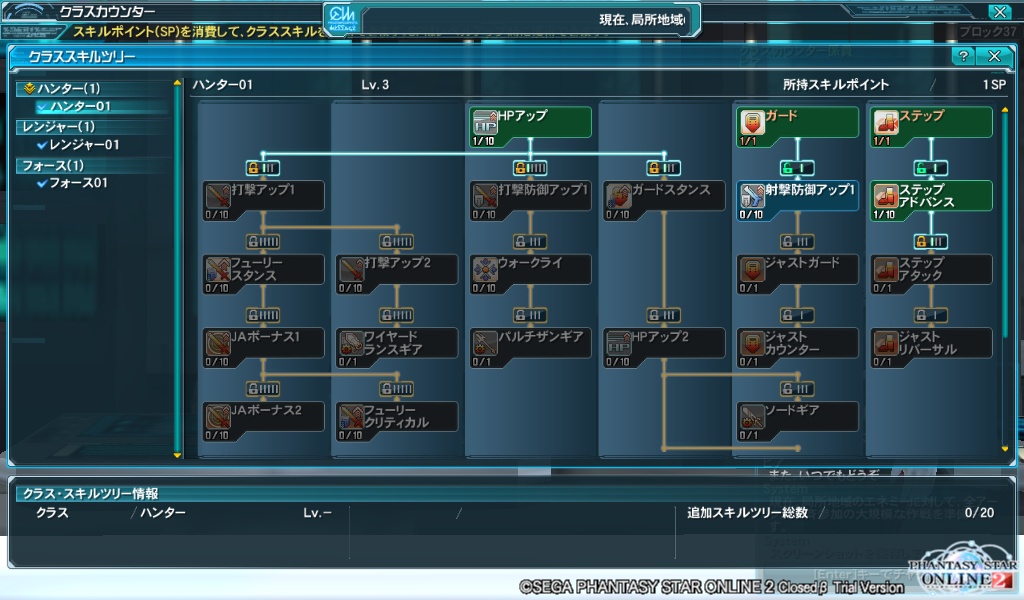Click the ジャストガード skill node
Image resolution: width=1024 pixels, height=600 pixels.
pyautogui.click(x=796, y=270)
